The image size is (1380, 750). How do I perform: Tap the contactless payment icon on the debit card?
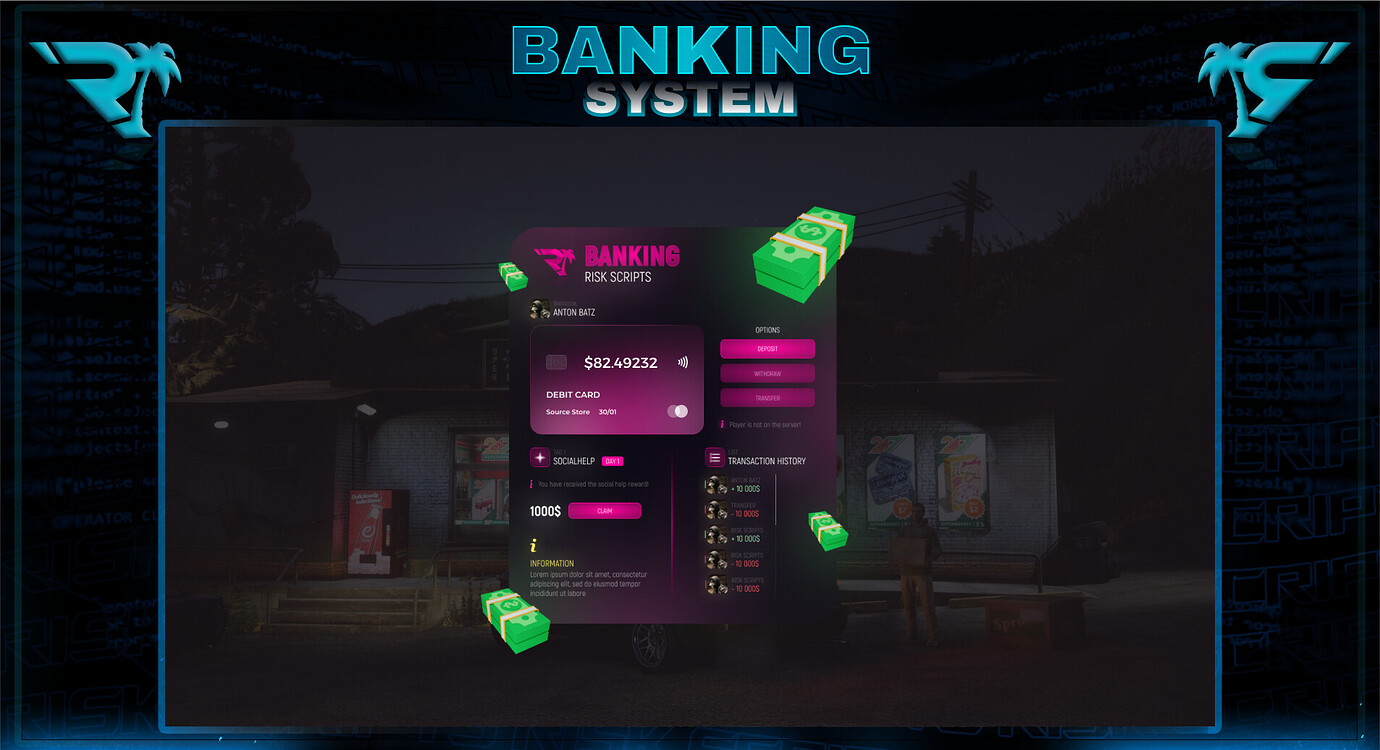click(x=682, y=363)
